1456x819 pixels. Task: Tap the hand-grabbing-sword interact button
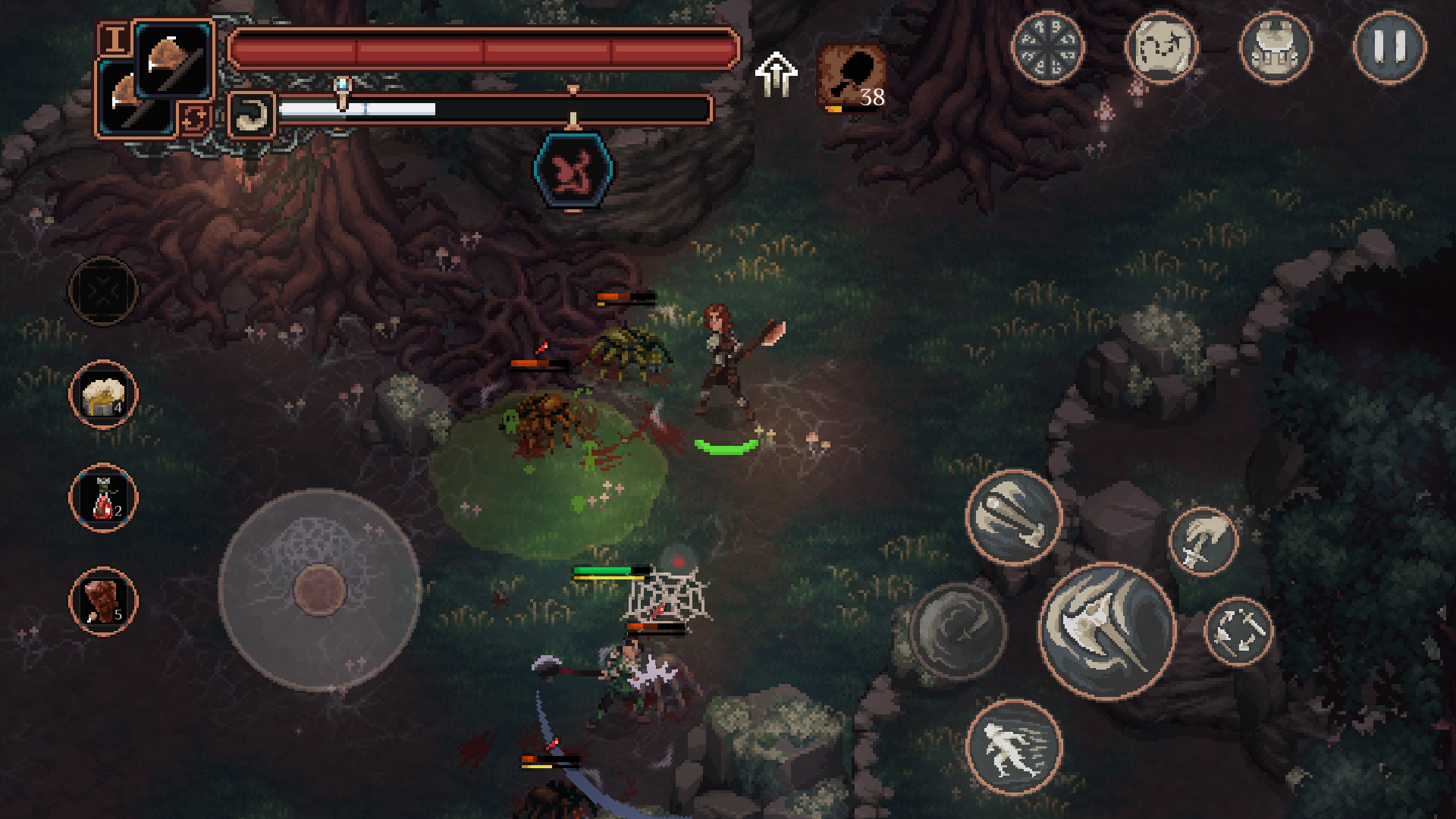1203,541
